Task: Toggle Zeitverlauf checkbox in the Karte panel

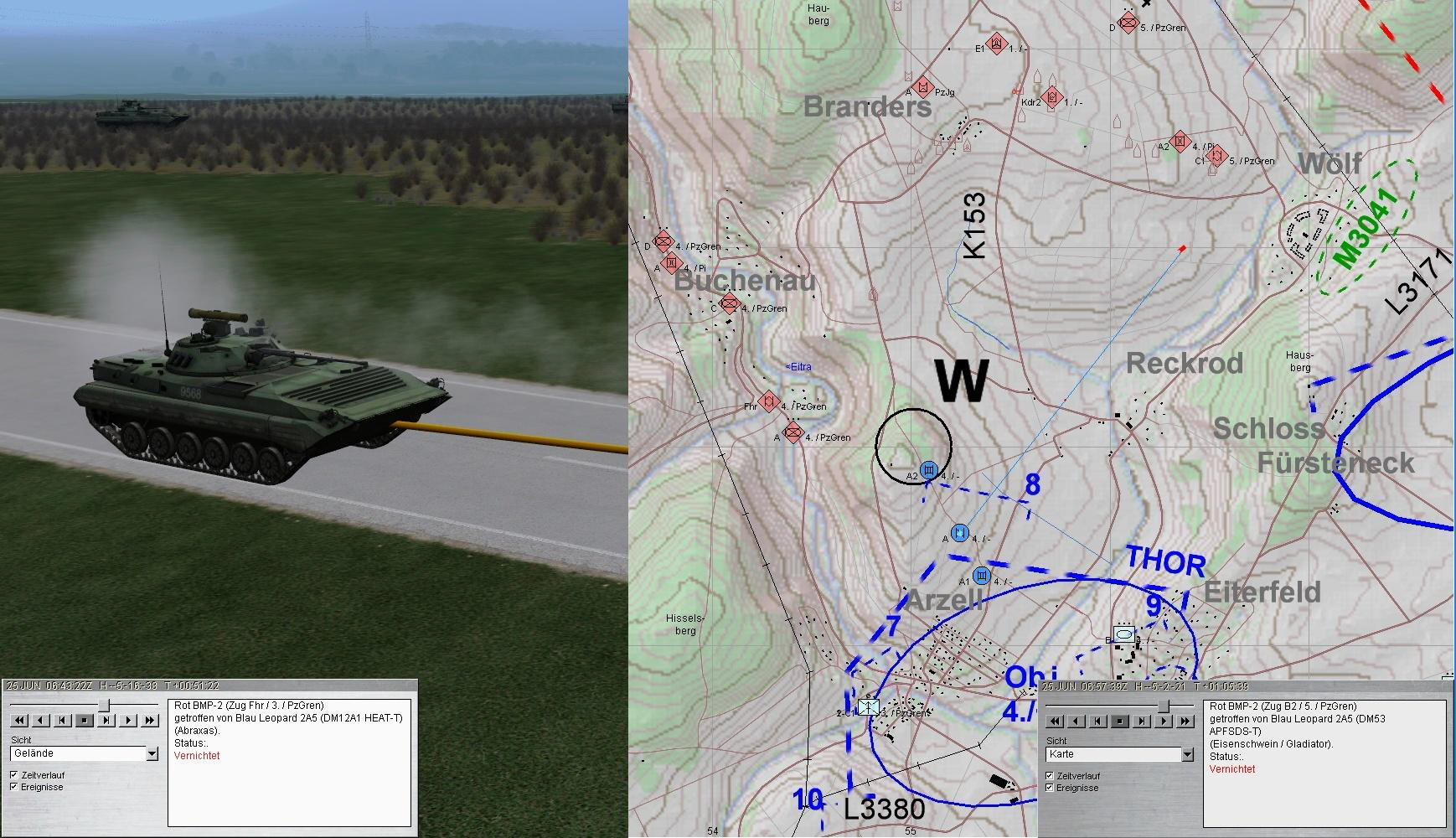Action: pyautogui.click(x=1049, y=776)
